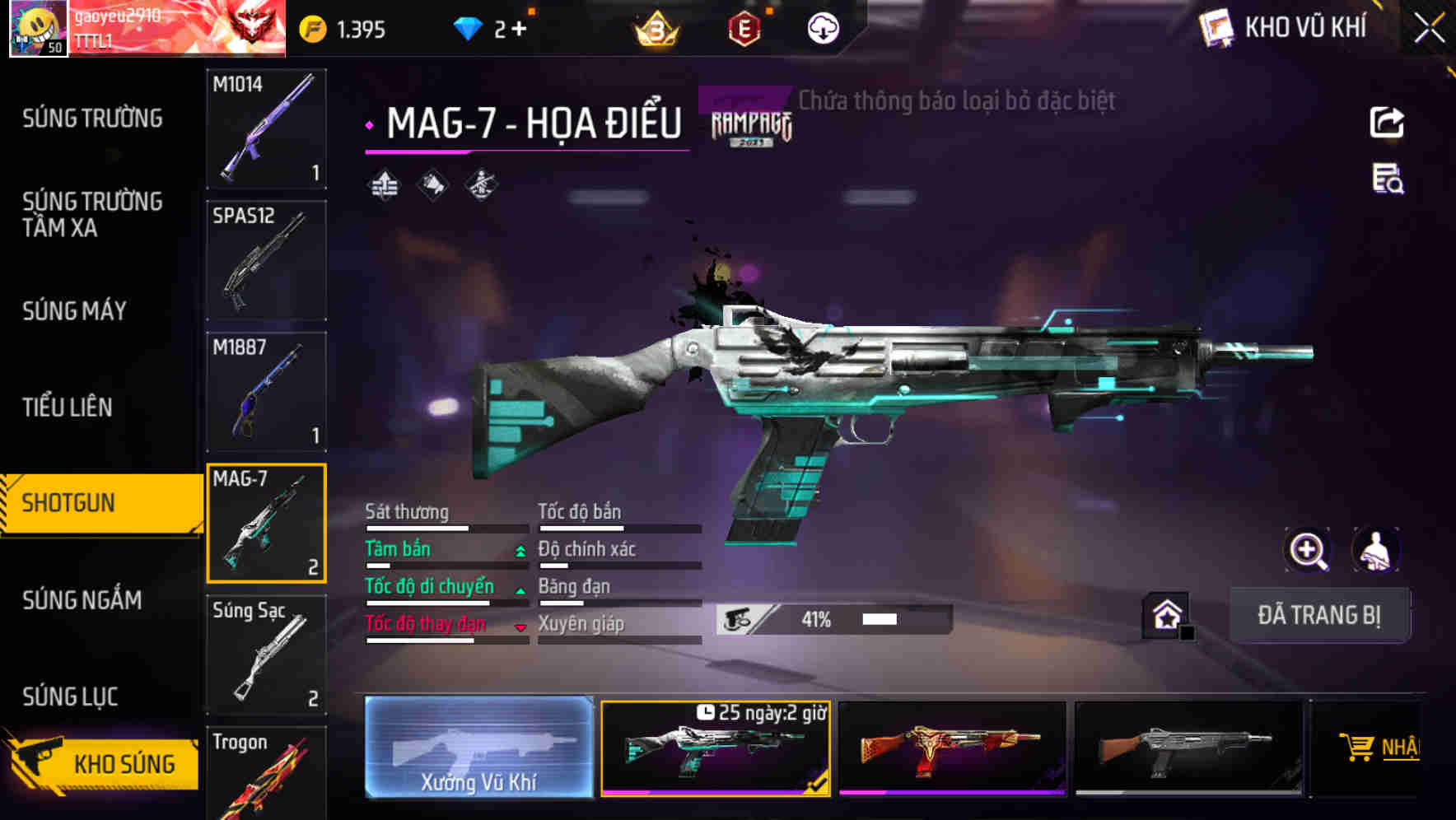Open the Súng Lục category
This screenshot has width=1456, height=820.
(x=70, y=697)
